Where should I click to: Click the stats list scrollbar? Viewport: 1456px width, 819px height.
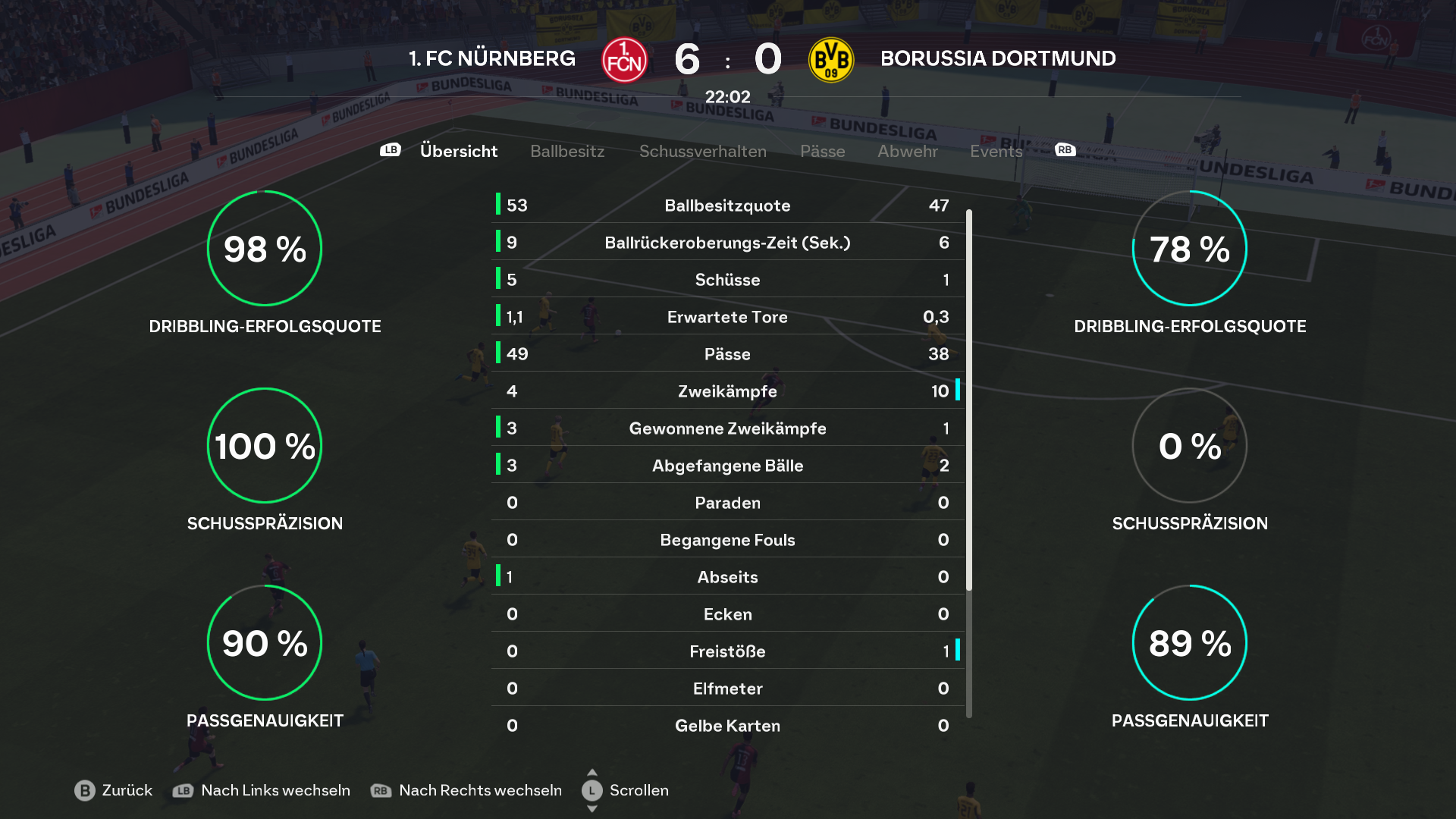pyautogui.click(x=969, y=400)
